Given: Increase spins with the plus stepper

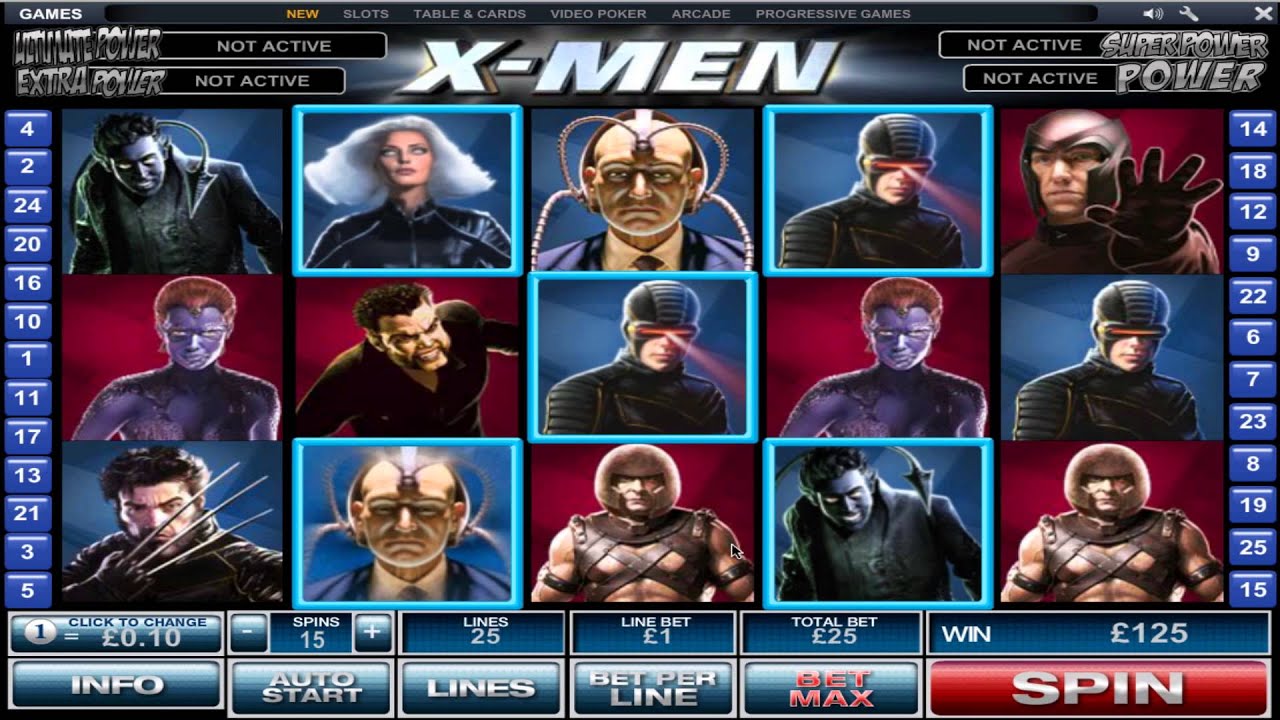Looking at the screenshot, I should (371, 631).
